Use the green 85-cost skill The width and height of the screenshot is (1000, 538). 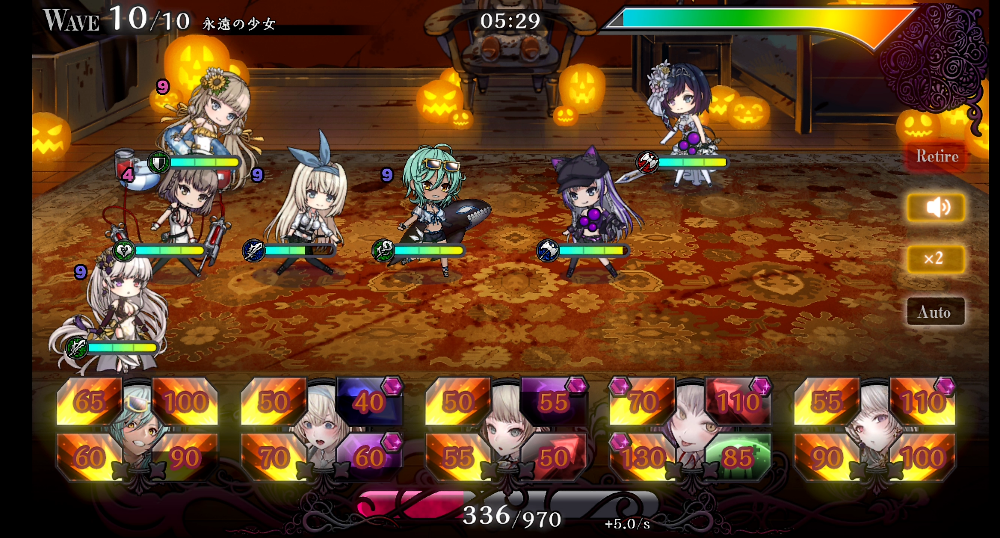(738, 457)
